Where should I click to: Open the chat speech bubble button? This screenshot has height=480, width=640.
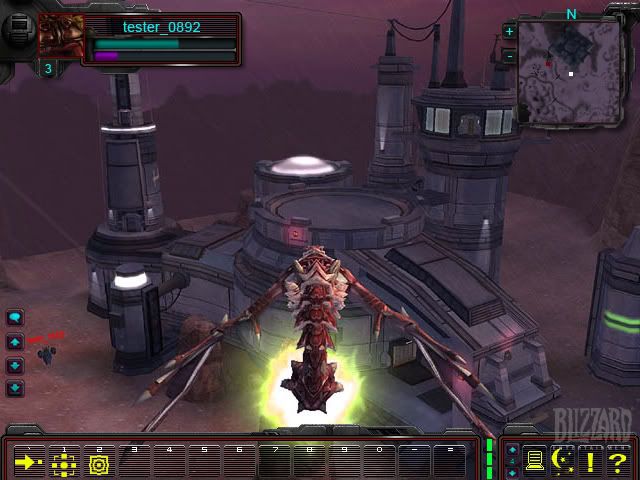pyautogui.click(x=15, y=318)
